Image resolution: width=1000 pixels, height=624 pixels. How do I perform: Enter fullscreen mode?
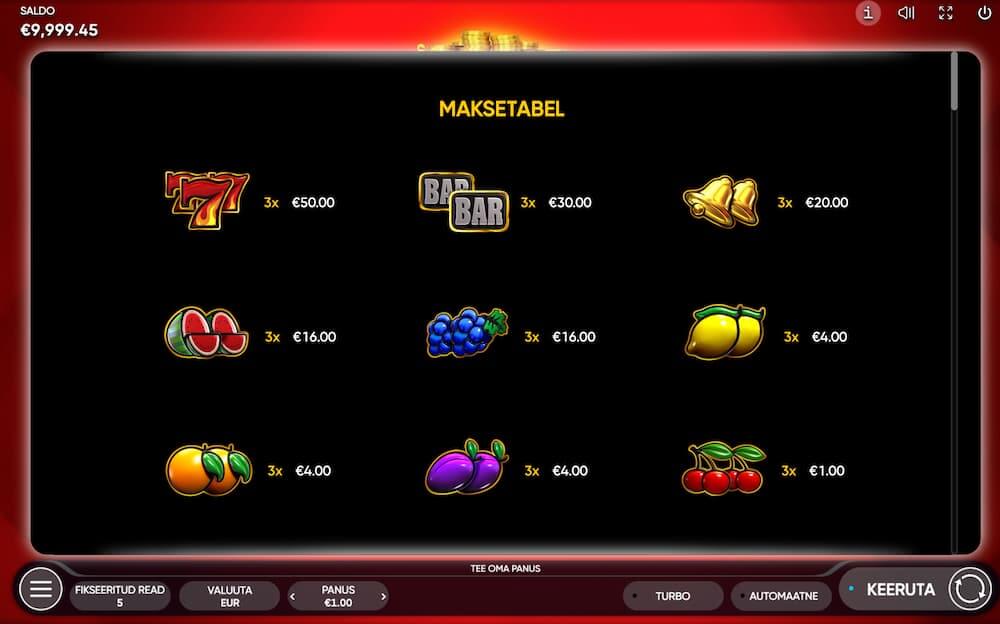[946, 13]
